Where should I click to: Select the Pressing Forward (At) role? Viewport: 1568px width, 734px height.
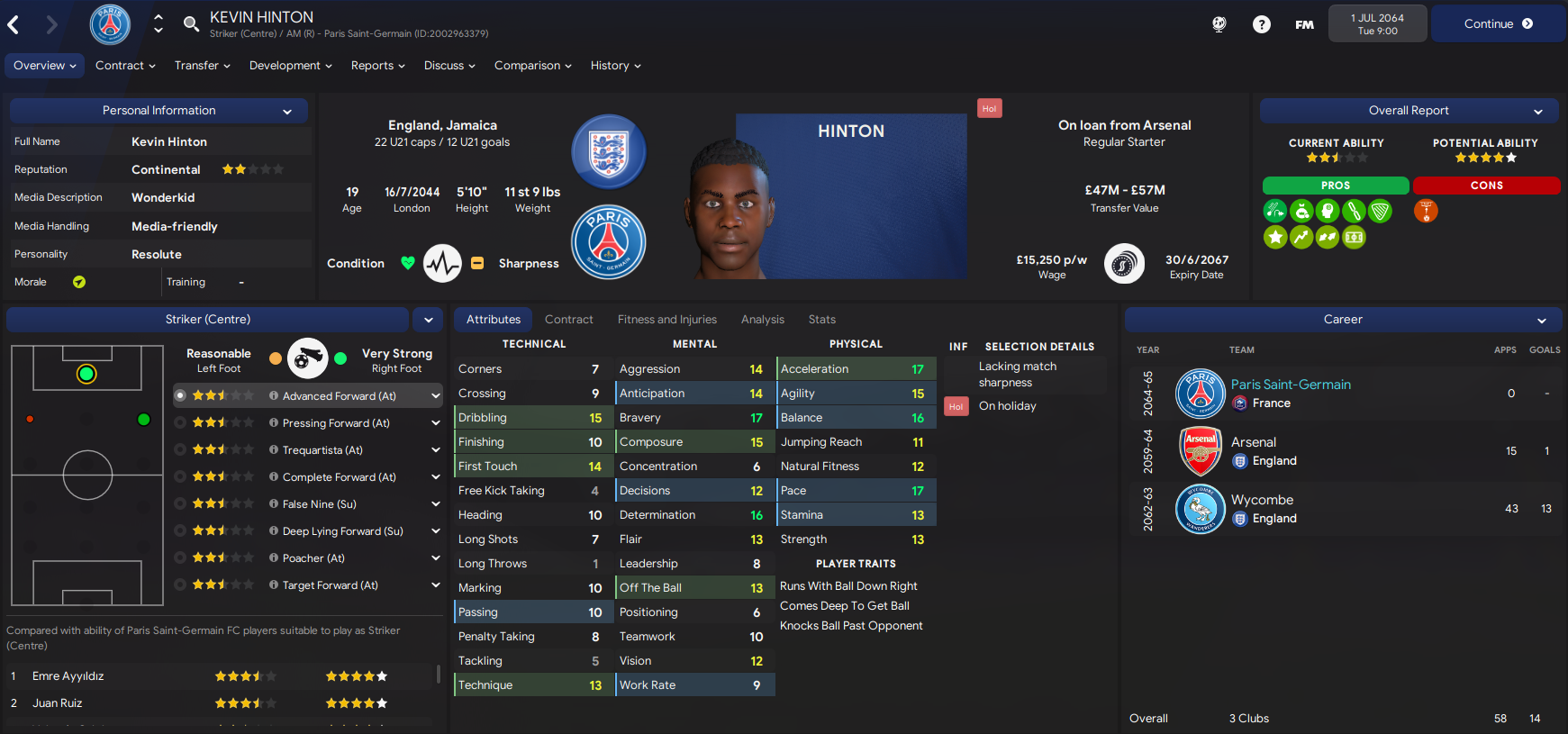(336, 423)
